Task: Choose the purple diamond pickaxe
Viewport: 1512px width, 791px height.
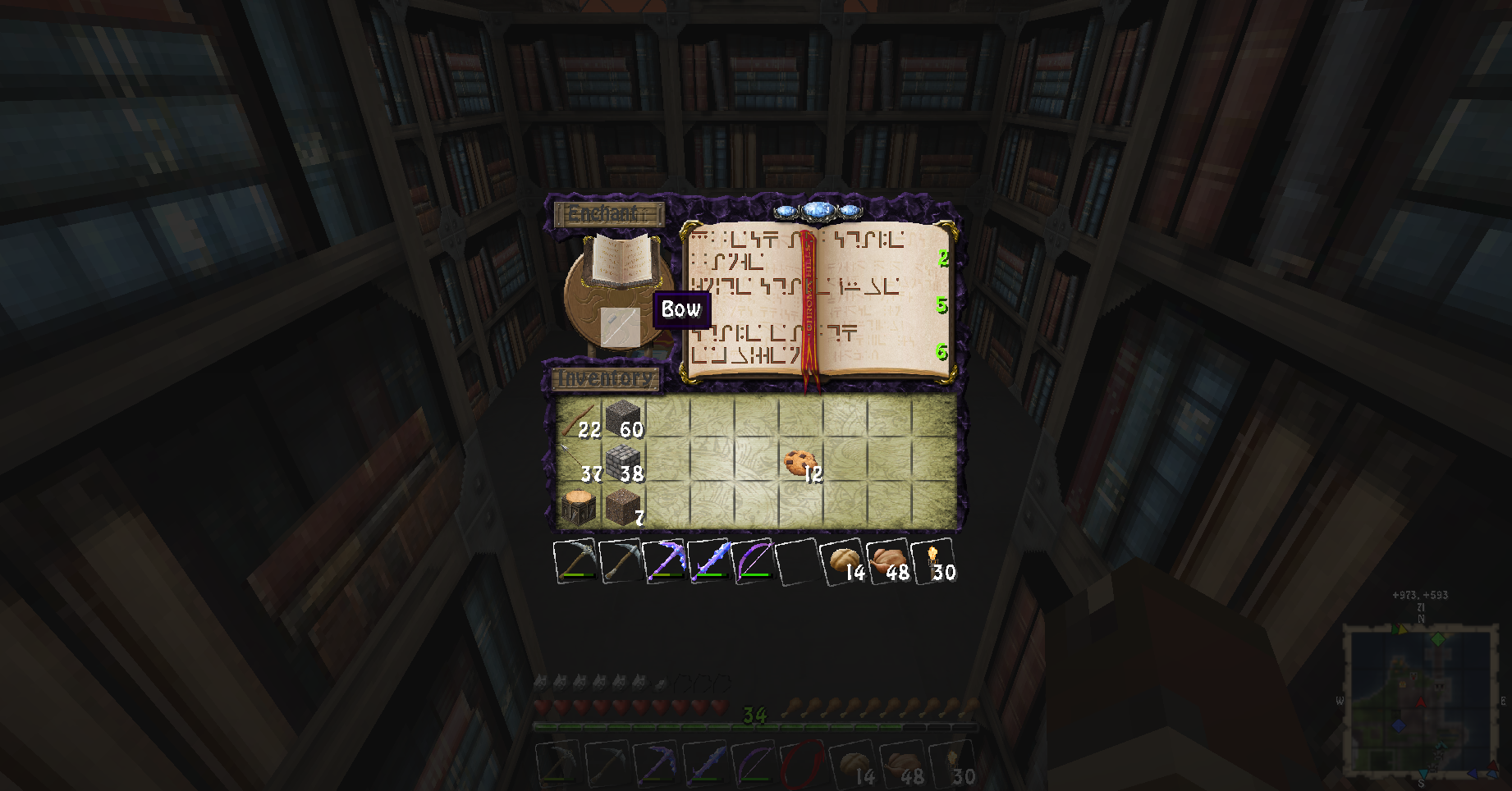Action: [x=664, y=561]
